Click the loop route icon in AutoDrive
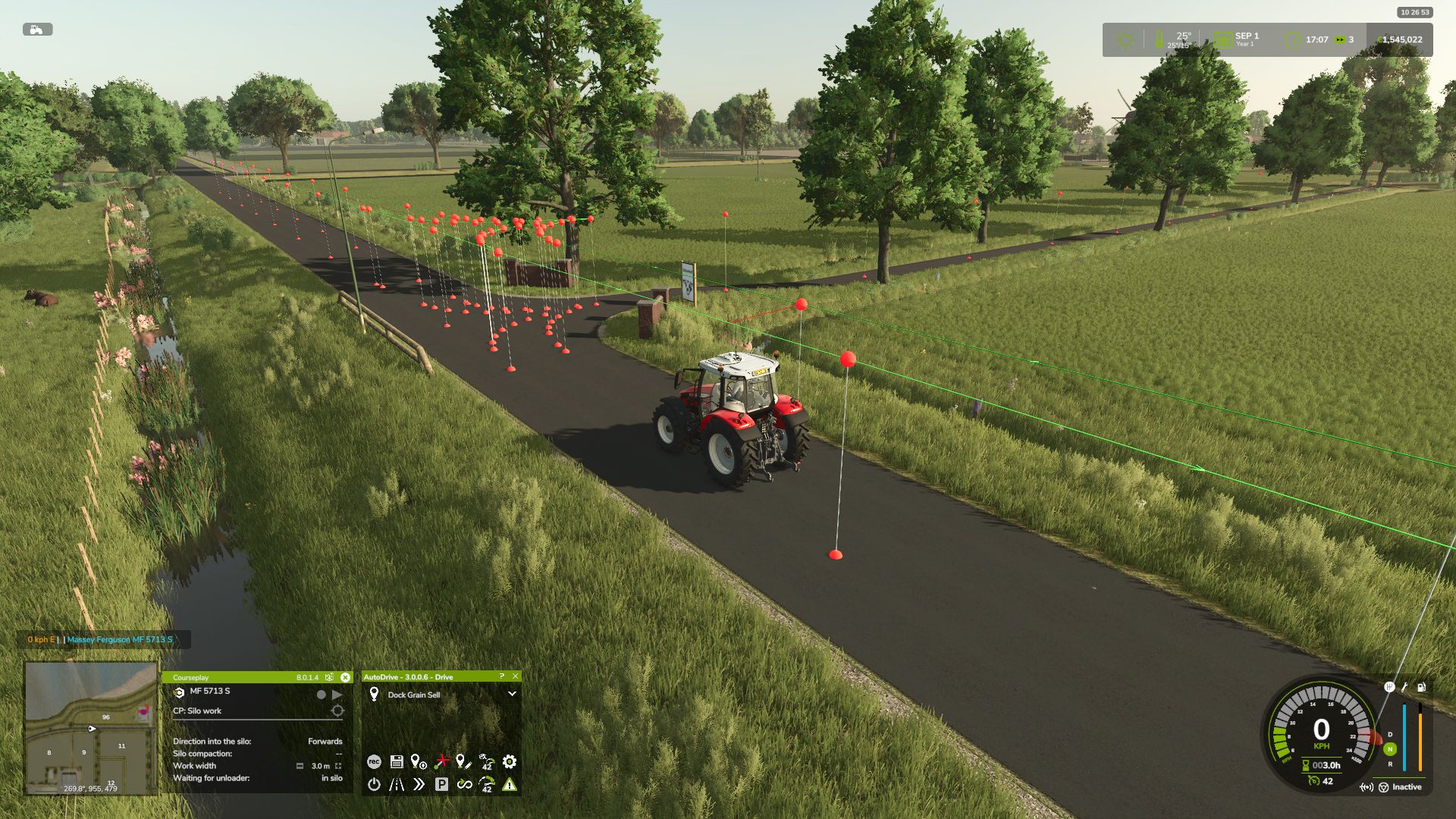The image size is (1456, 819). (x=464, y=784)
